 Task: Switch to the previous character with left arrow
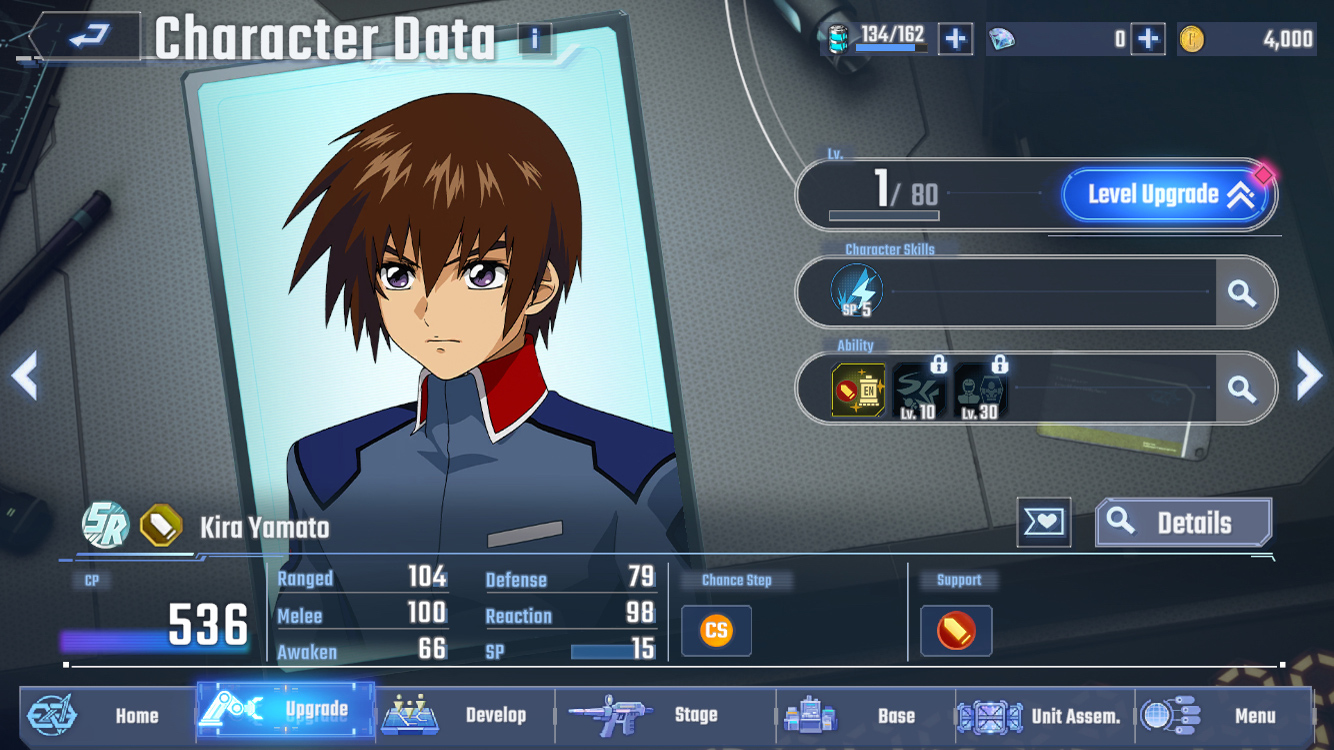pos(24,376)
